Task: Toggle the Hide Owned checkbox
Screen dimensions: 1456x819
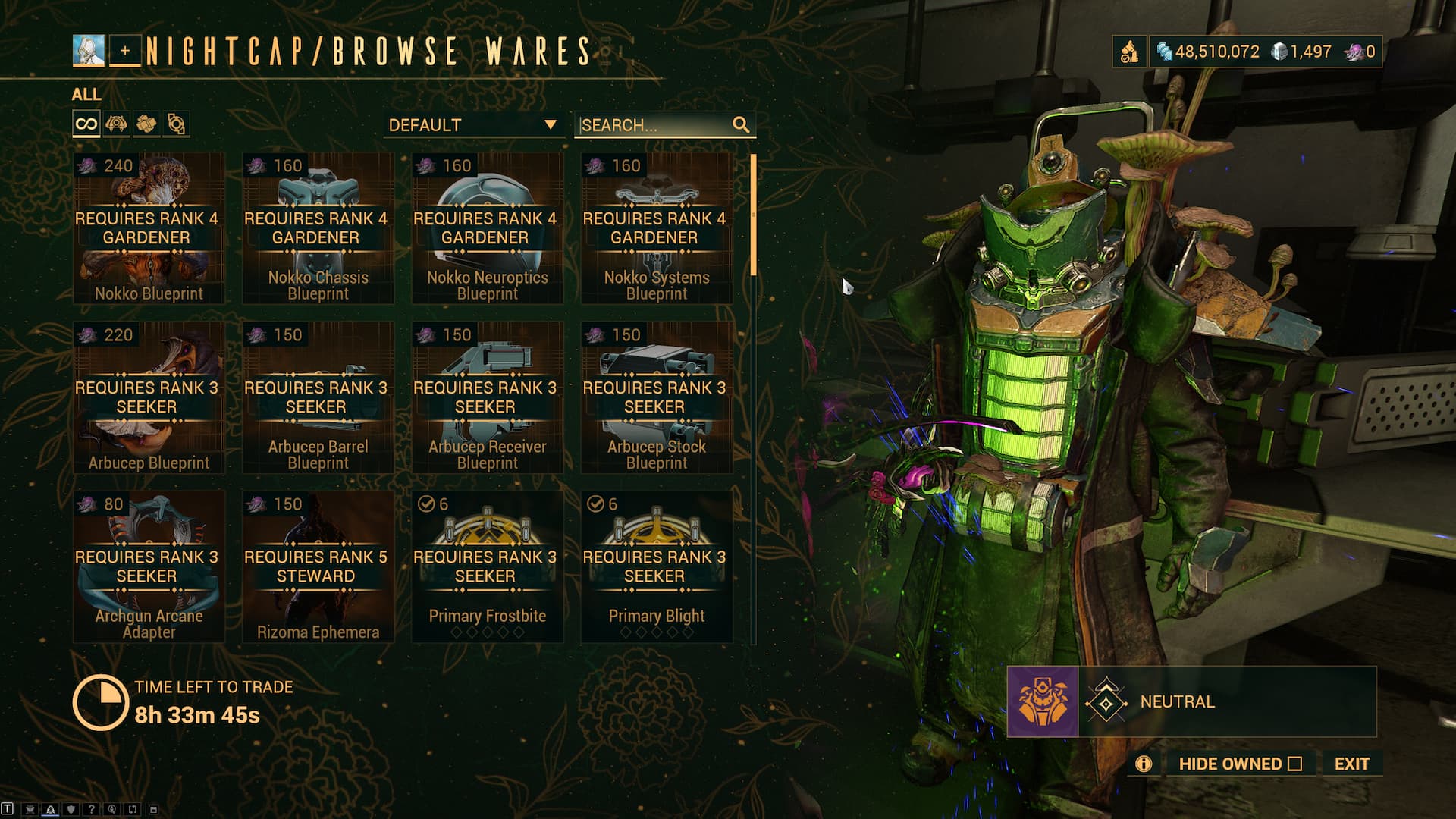Action: pyautogui.click(x=1294, y=764)
